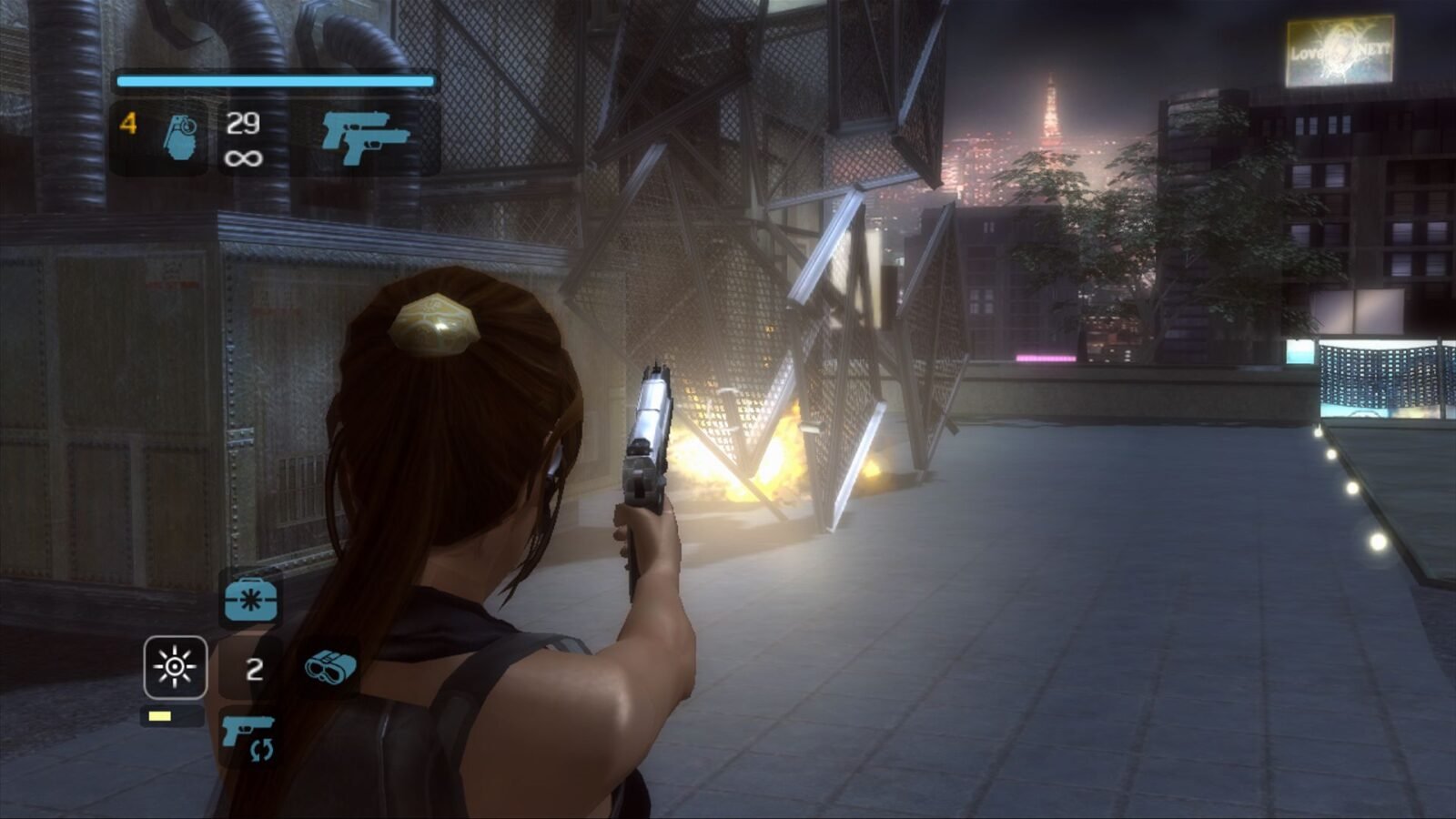Switch weapon with the pistol swap icon
Screen dimensions: 1456x819
[248, 735]
